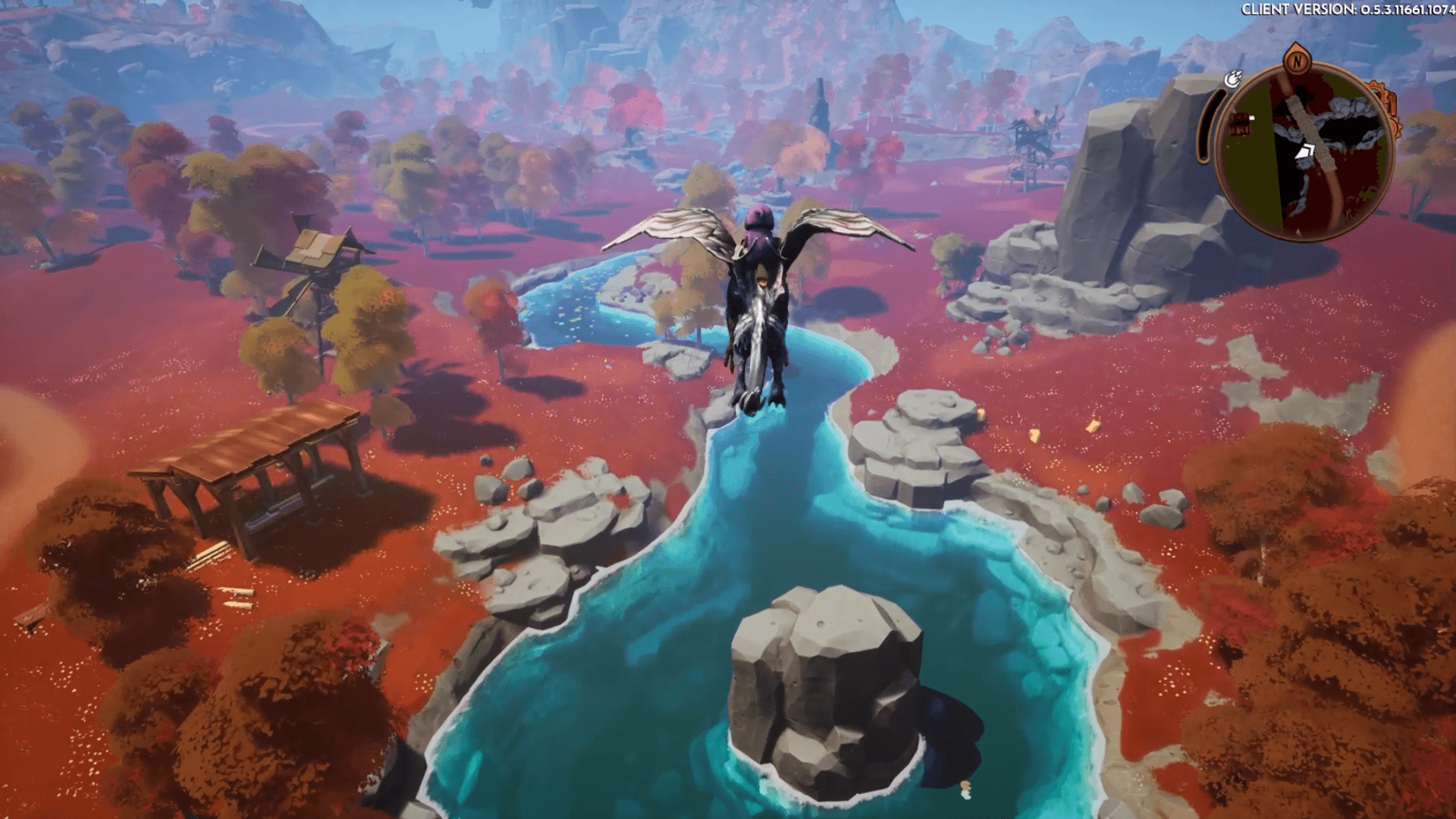Click the small white waypoint dot near the building marker
This screenshot has width=1456, height=819.
(1251, 118)
